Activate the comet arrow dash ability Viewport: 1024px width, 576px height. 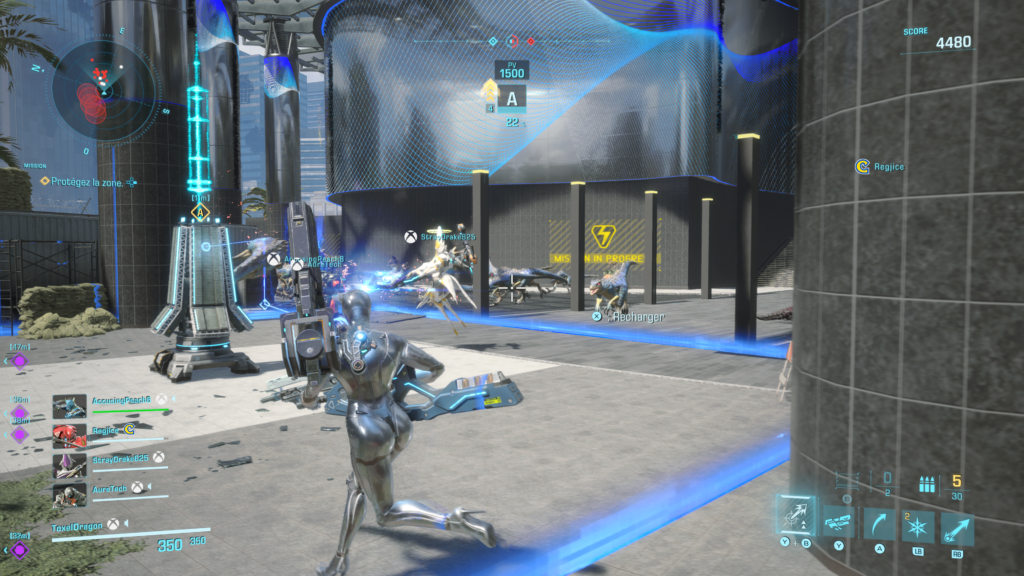(957, 527)
